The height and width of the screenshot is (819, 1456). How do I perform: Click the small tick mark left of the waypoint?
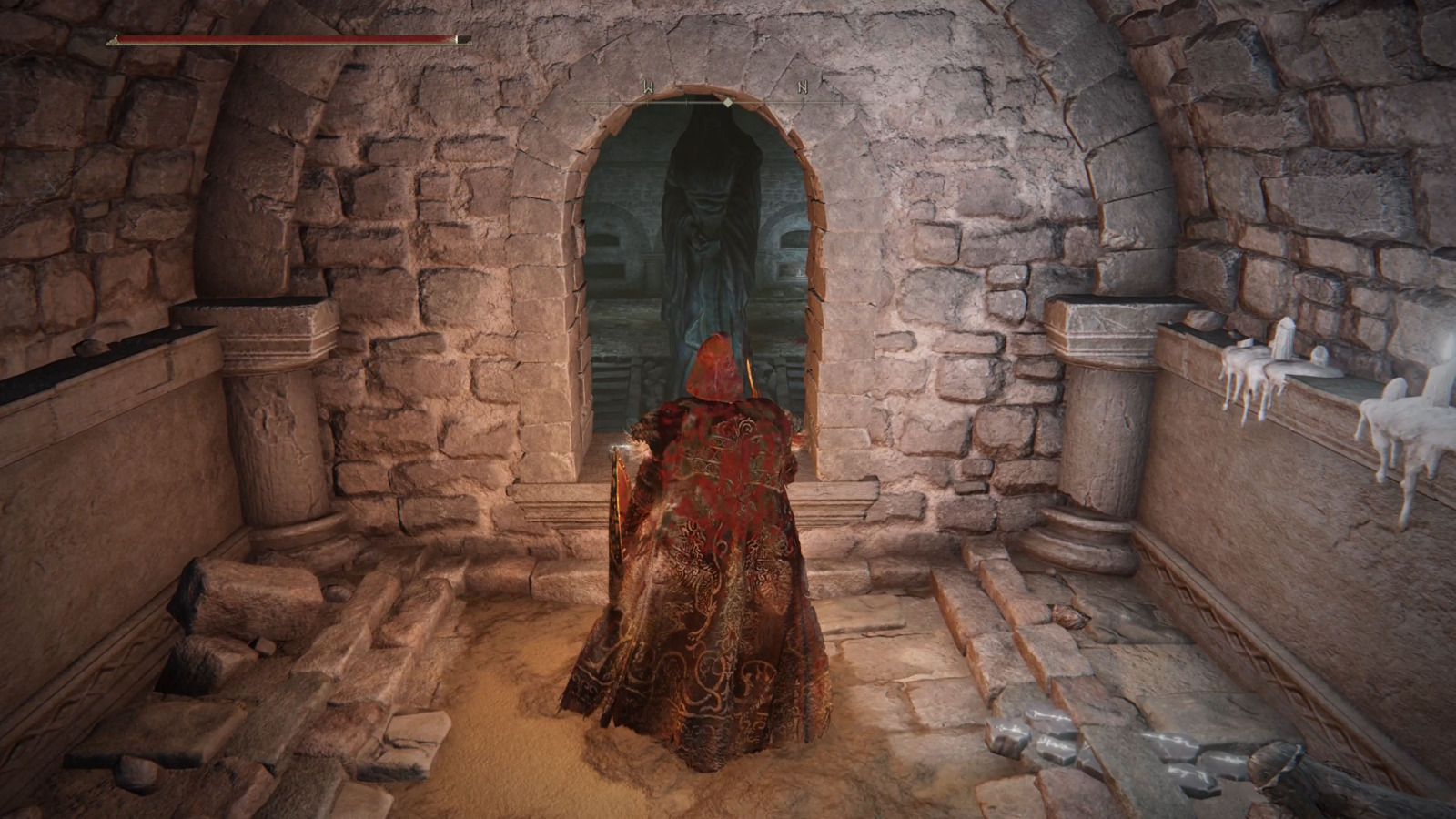coord(687,102)
